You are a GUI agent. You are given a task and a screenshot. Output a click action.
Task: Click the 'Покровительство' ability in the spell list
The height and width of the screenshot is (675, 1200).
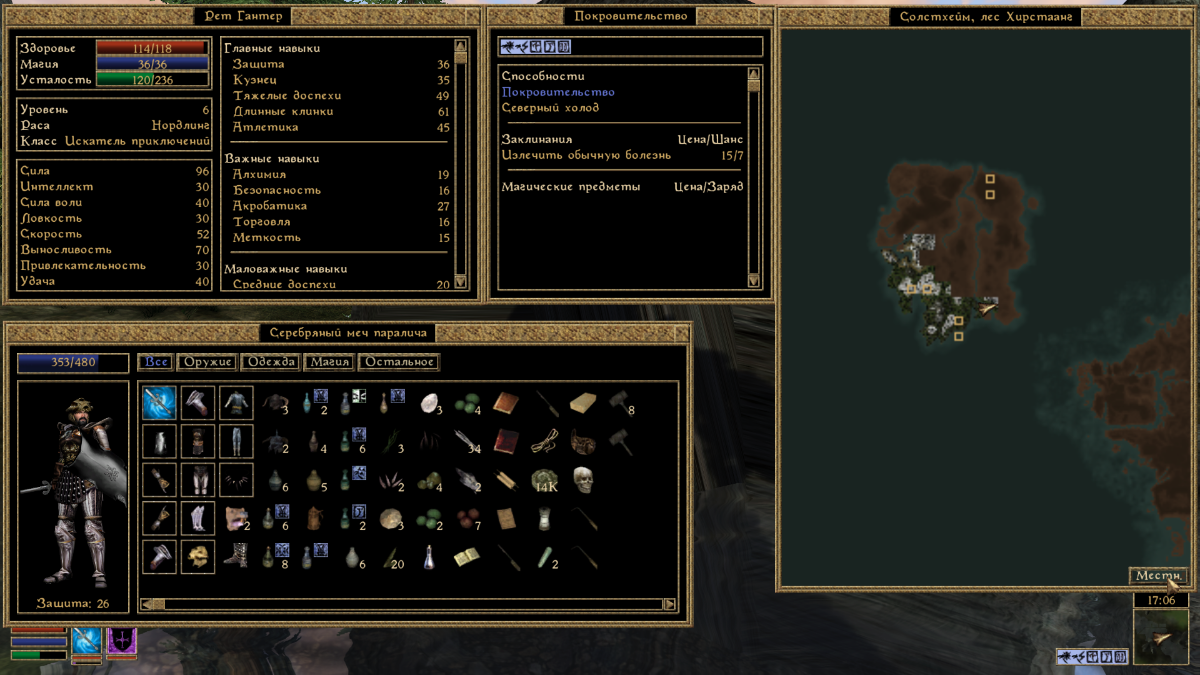[558, 92]
